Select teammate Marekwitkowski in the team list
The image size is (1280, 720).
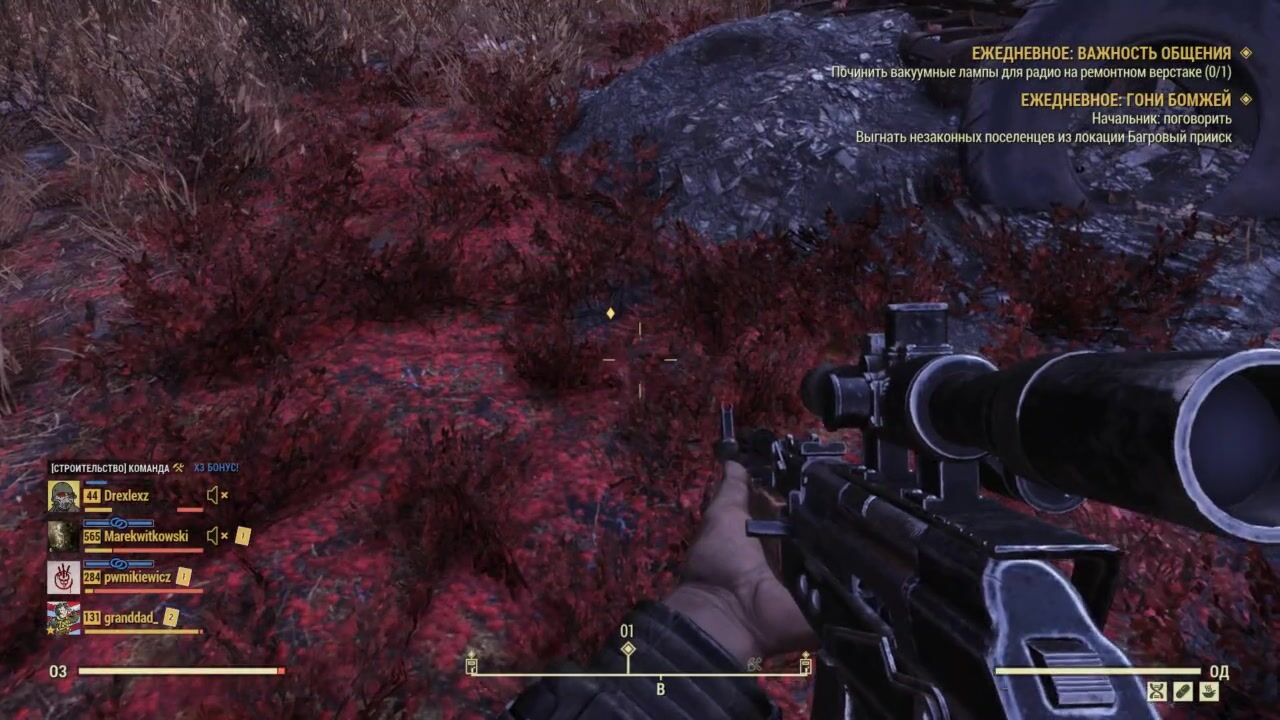(x=145, y=536)
